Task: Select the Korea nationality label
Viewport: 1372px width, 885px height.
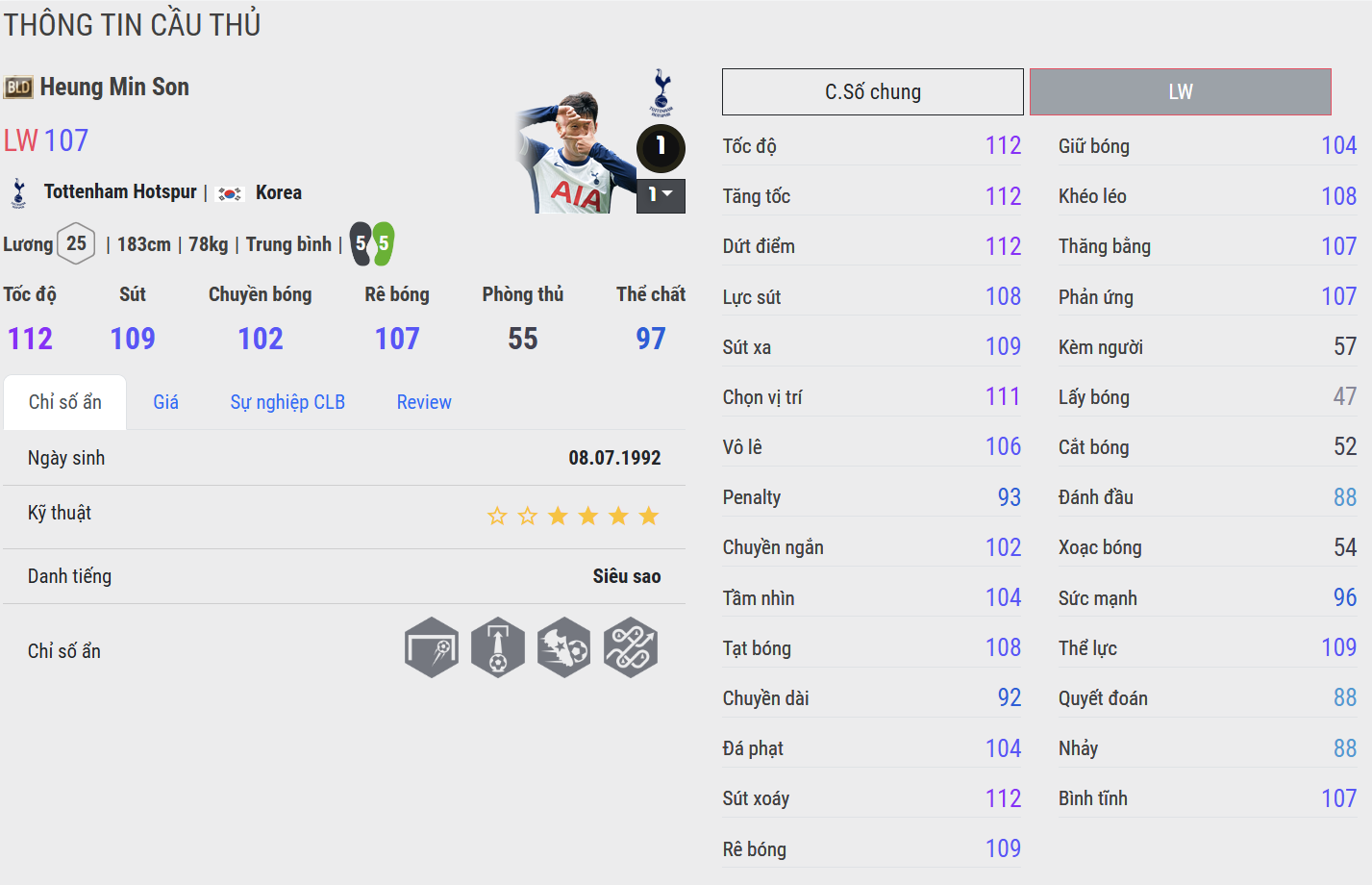Action: pyautogui.click(x=279, y=192)
